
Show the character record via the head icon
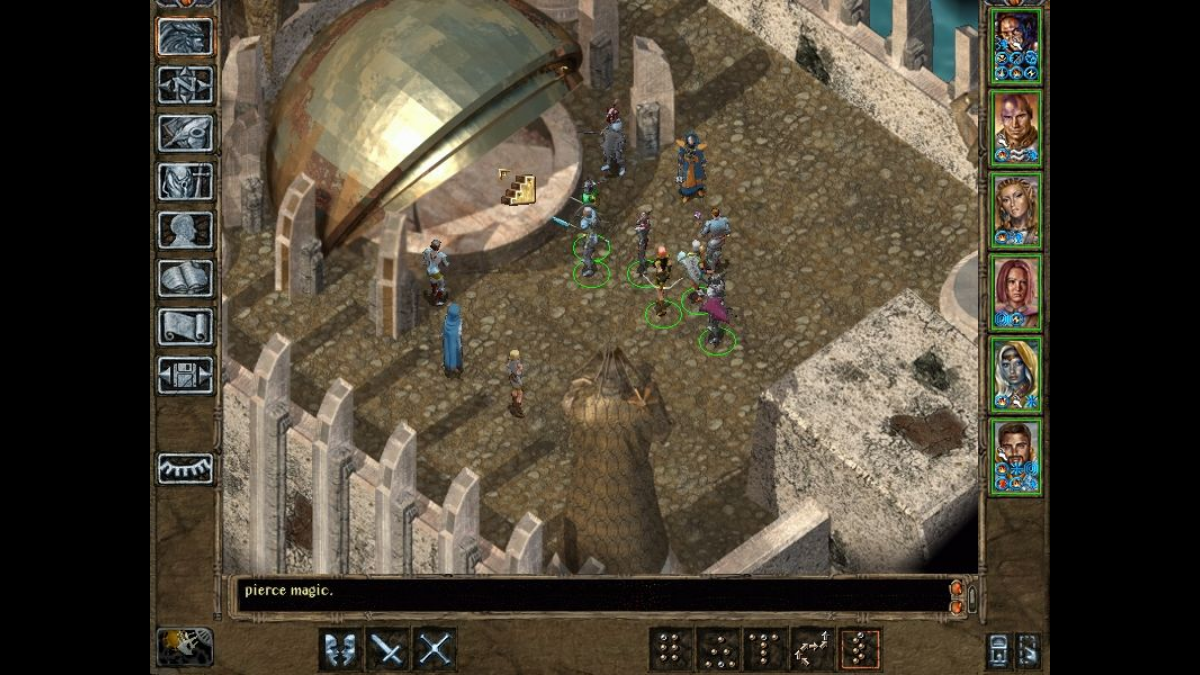pyautogui.click(x=185, y=229)
